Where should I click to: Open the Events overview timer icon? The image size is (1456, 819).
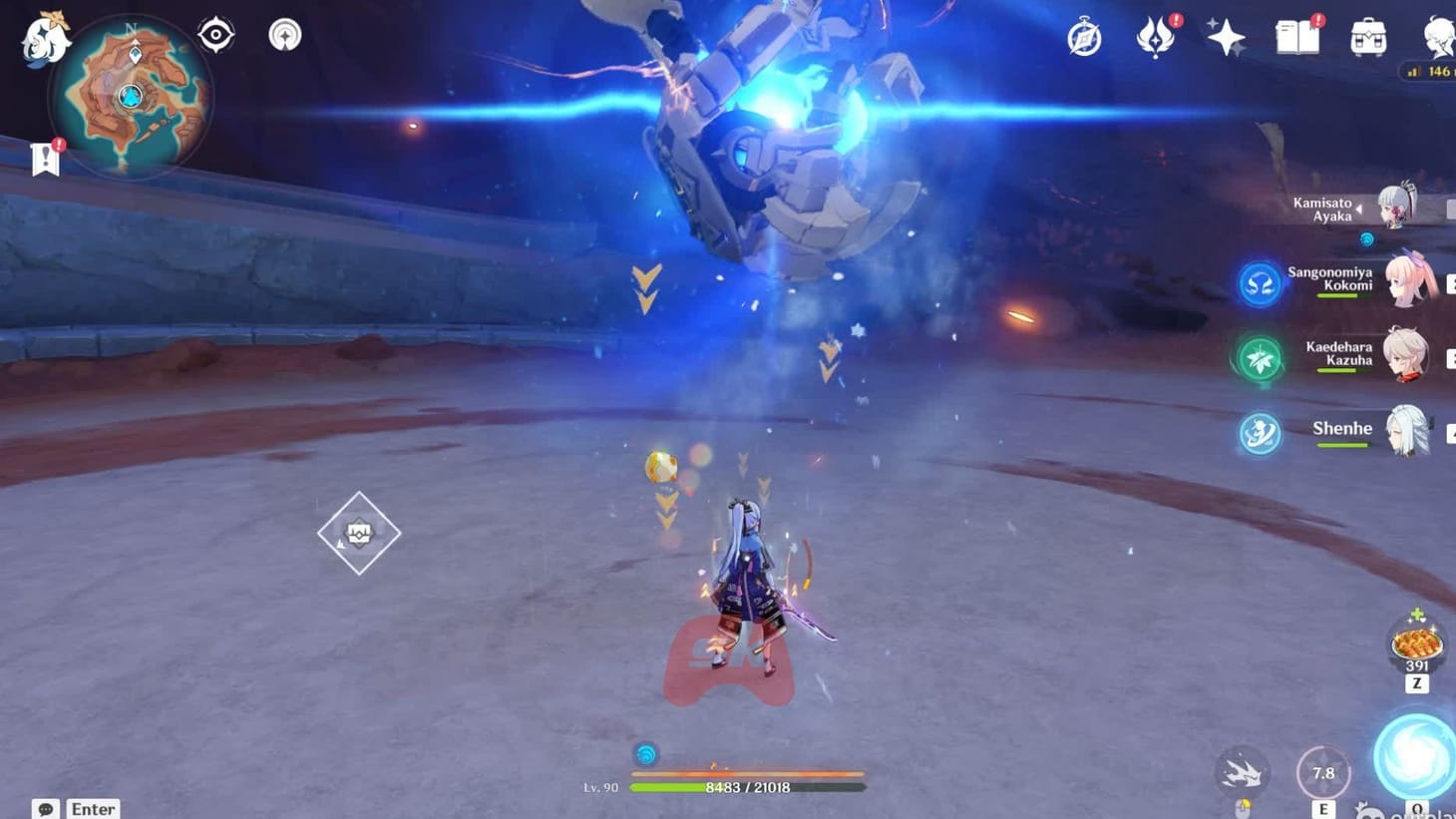click(1085, 35)
